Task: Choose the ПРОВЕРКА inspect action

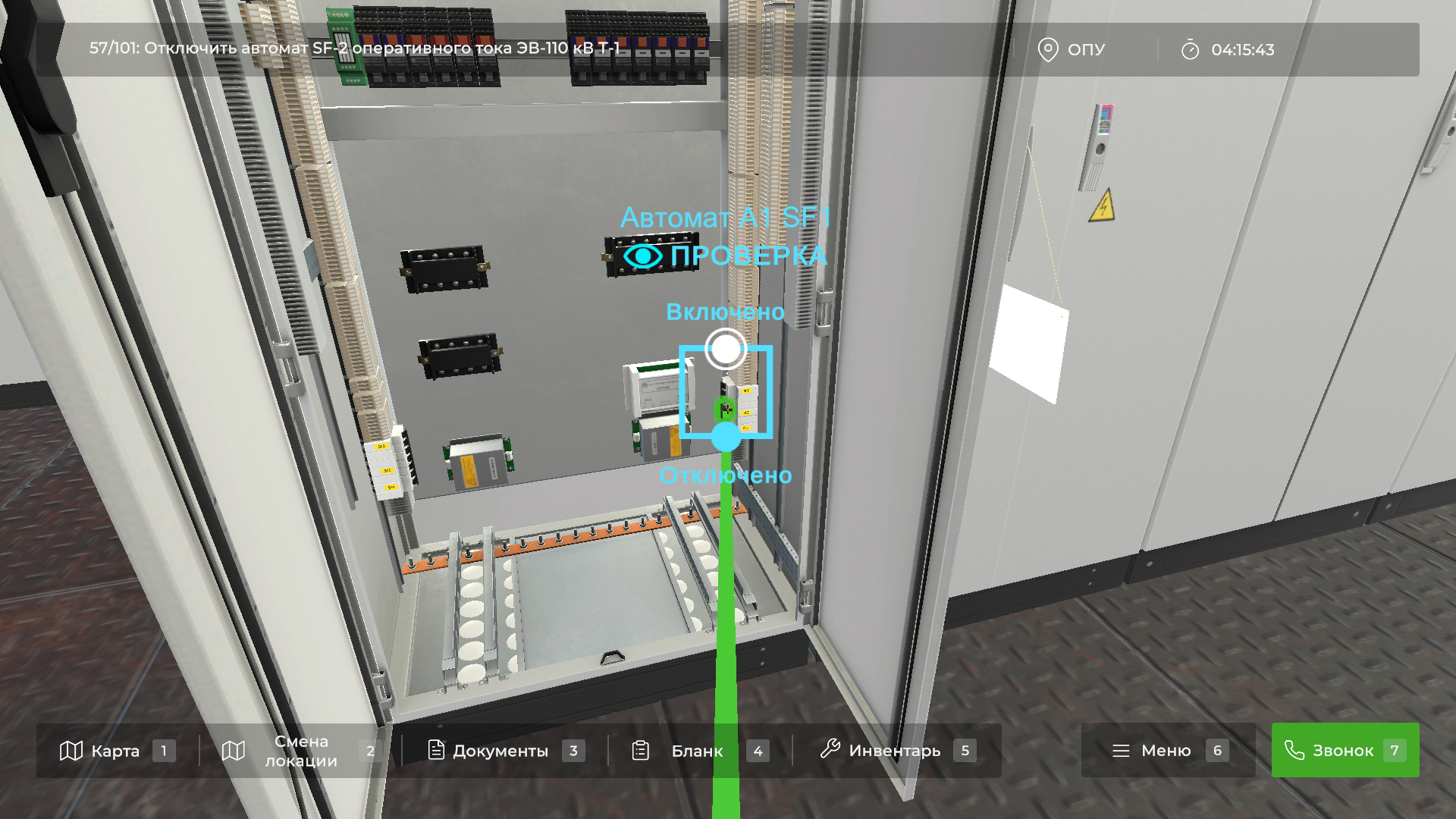Action: point(726,256)
